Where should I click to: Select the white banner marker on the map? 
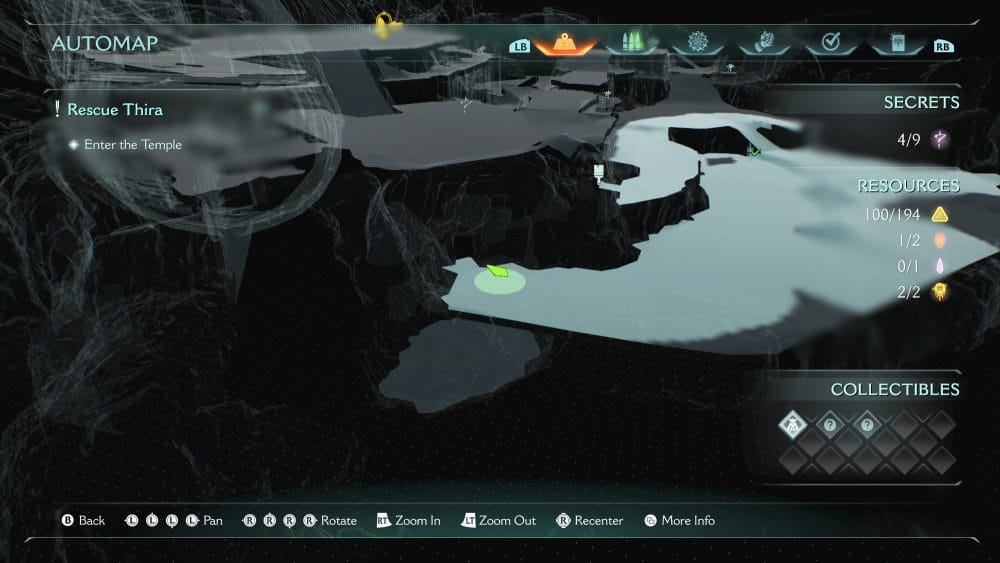point(599,171)
